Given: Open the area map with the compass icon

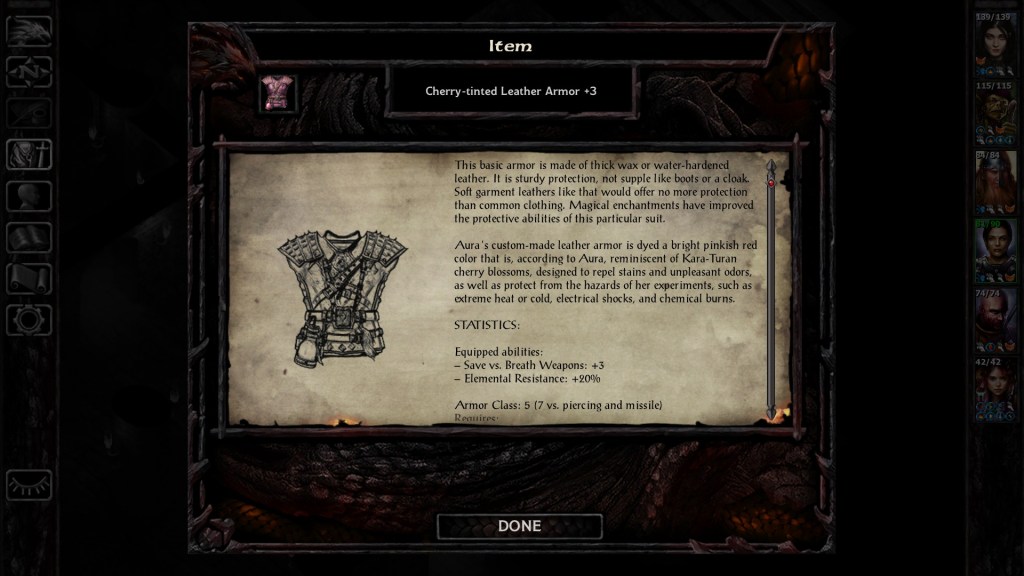Looking at the screenshot, I should click(x=29, y=72).
